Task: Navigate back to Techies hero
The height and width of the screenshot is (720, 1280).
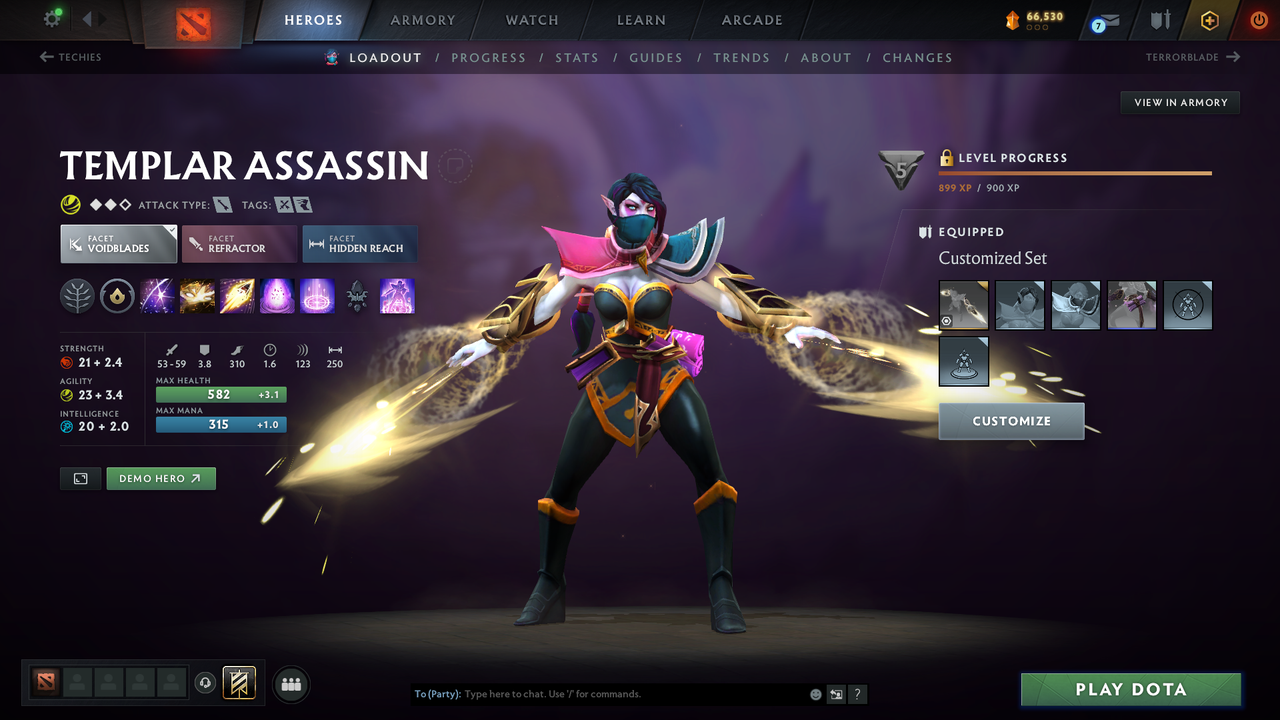Action: [x=70, y=57]
